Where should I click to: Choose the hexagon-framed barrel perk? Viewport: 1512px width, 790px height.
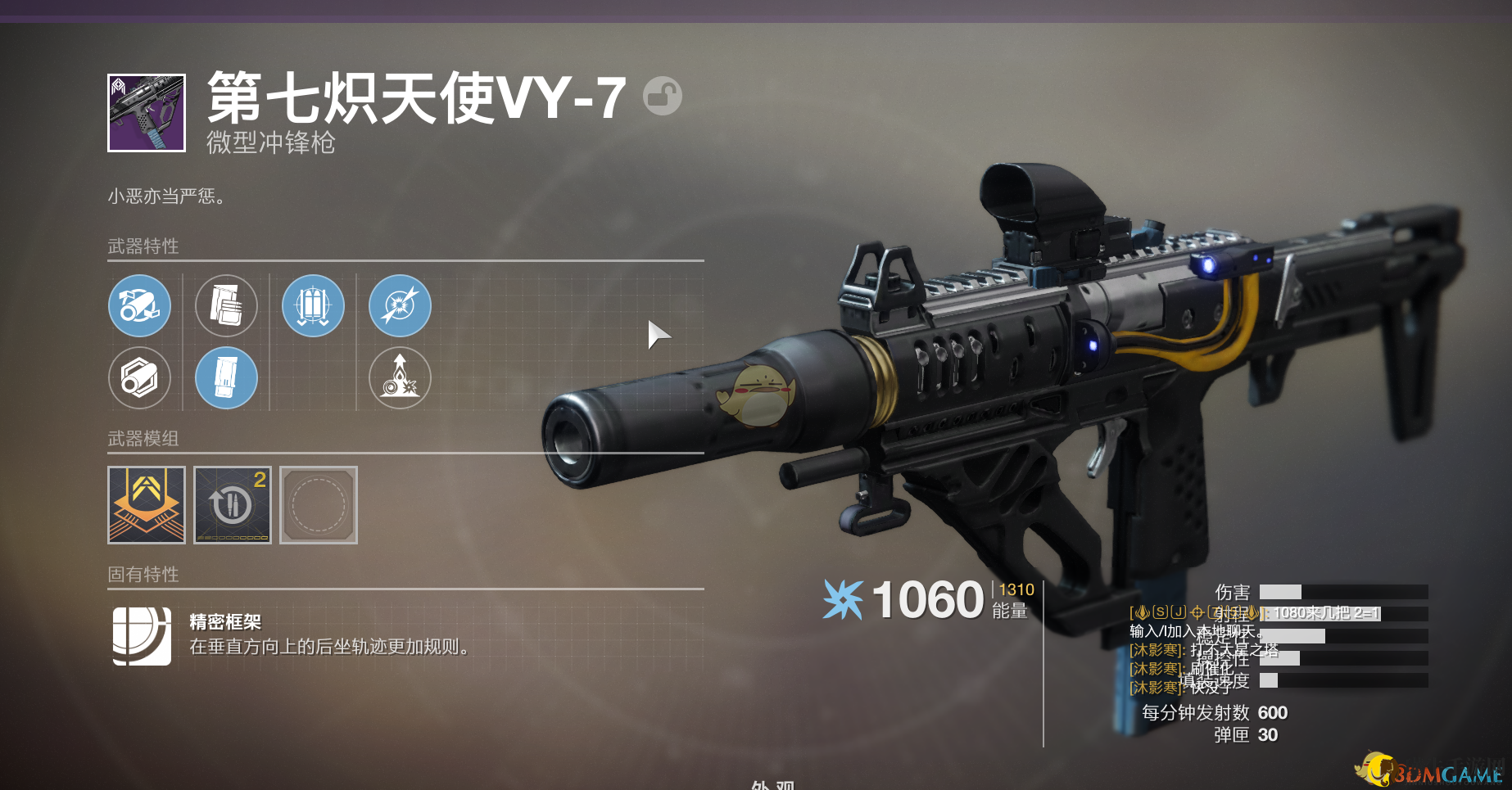point(140,378)
